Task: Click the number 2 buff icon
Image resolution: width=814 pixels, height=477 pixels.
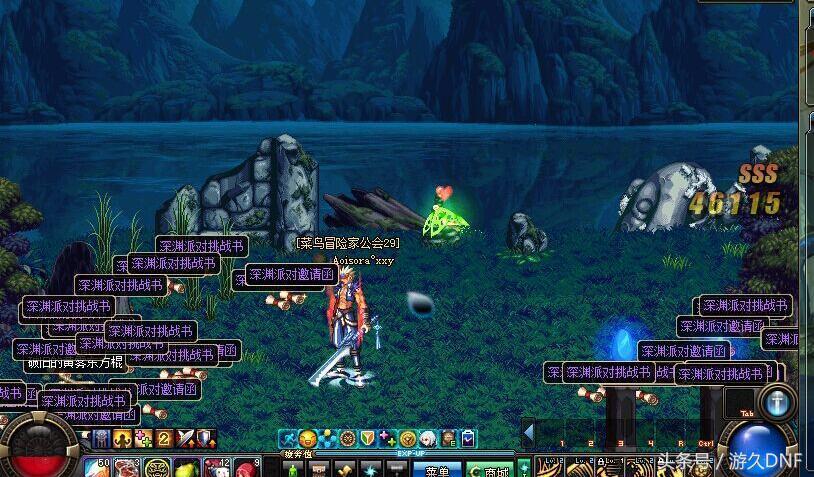Action: pos(164,438)
